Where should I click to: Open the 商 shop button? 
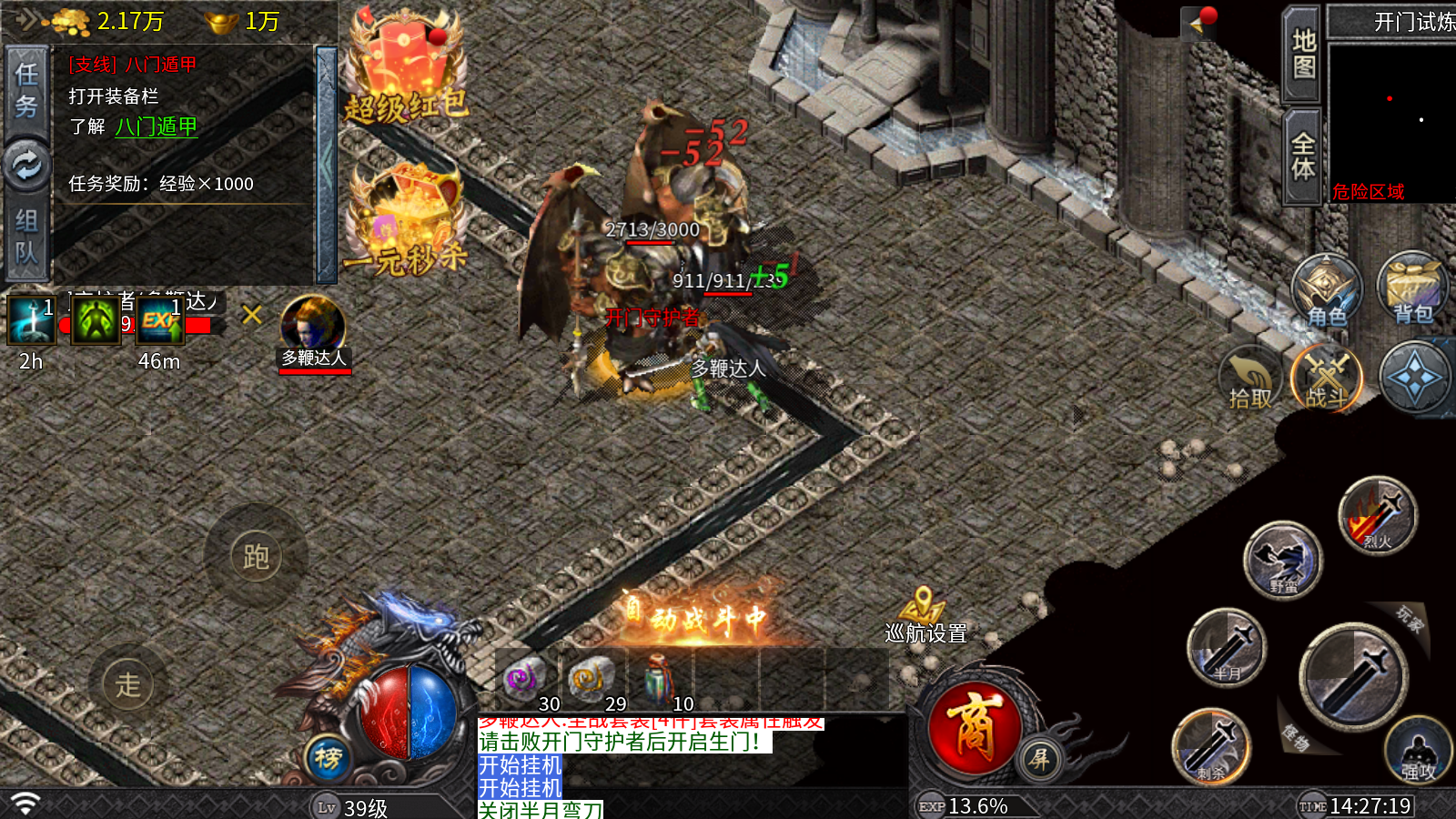(x=974, y=727)
